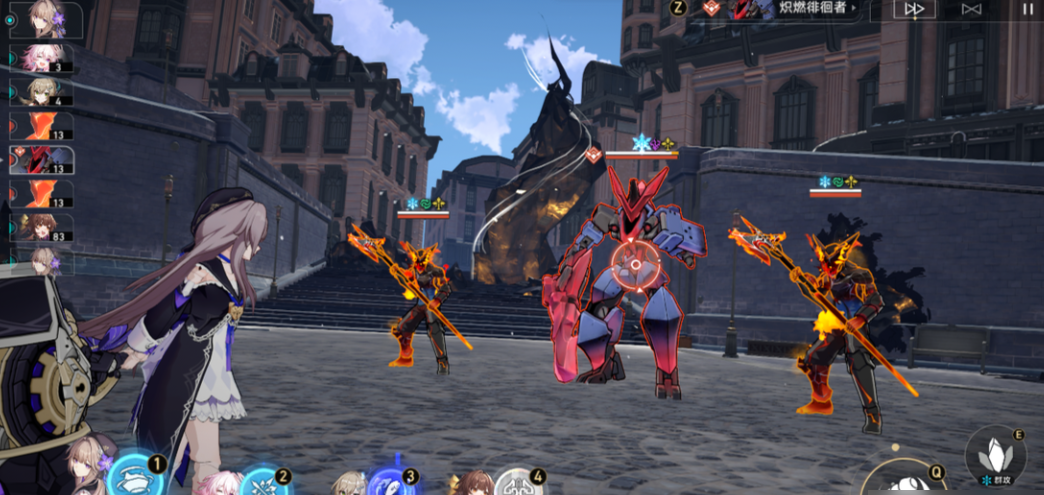
Task: Activate the third character's blue ultimate
Action: tap(391, 482)
